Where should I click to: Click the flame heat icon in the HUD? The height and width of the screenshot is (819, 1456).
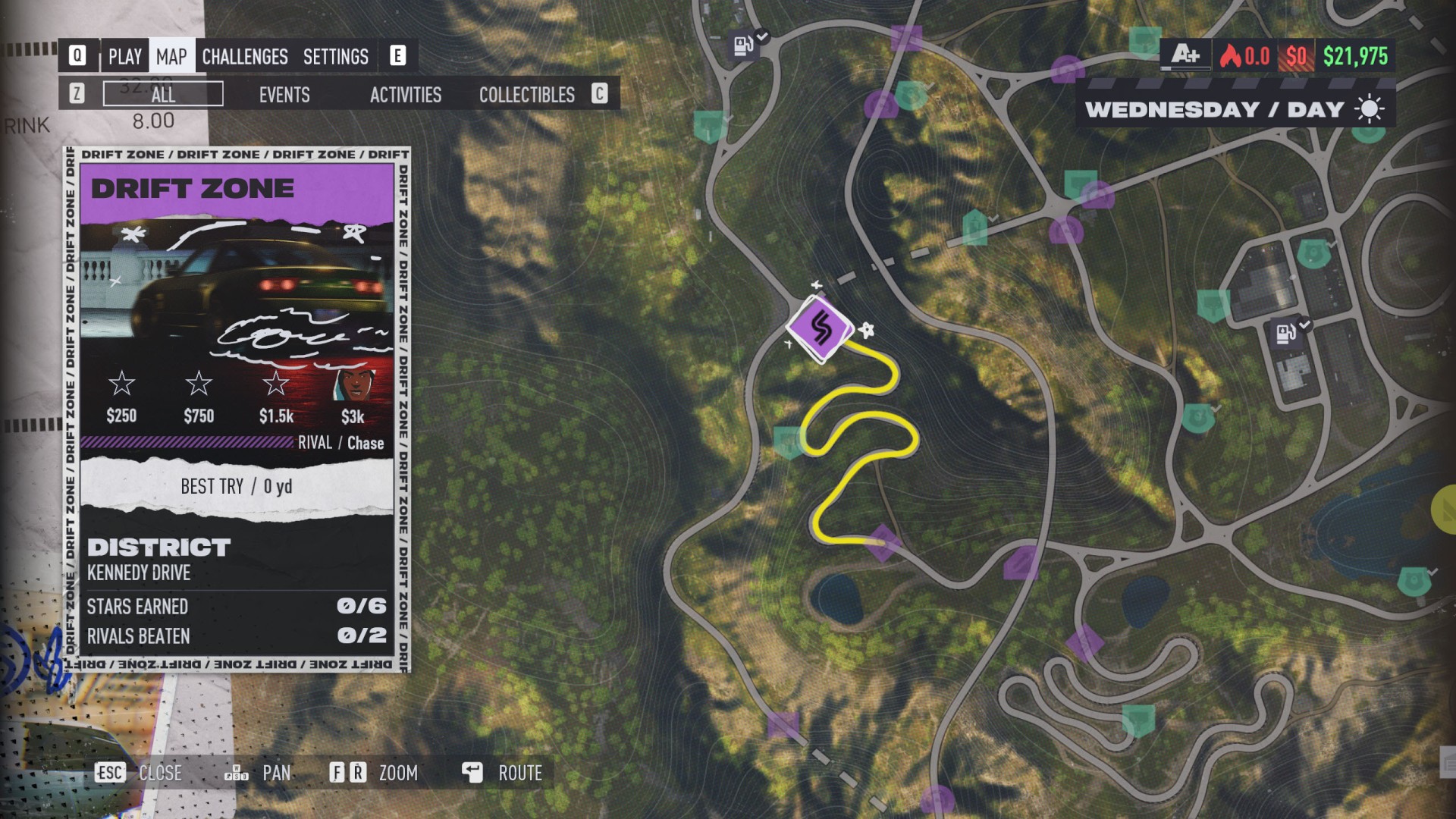pos(1232,55)
